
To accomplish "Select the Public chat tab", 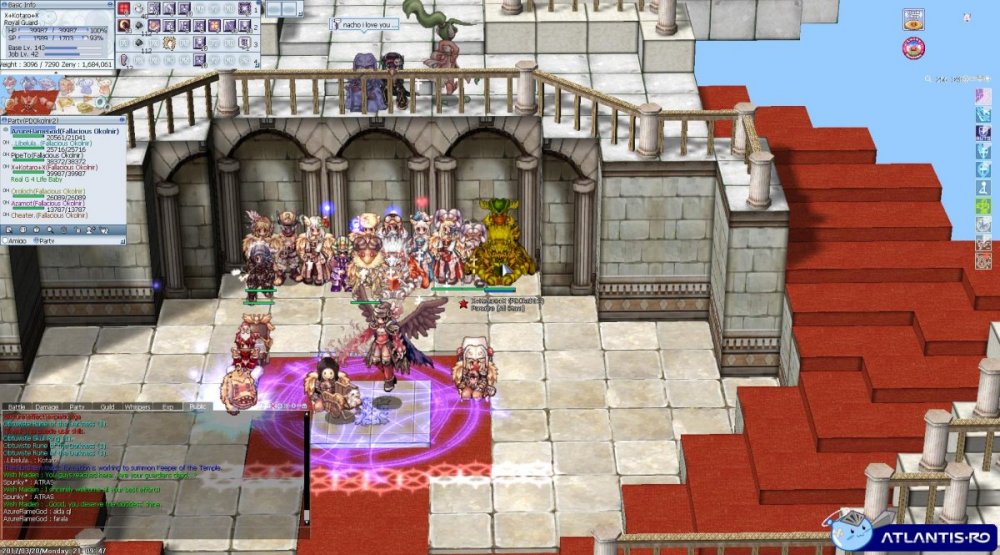I will (x=197, y=407).
